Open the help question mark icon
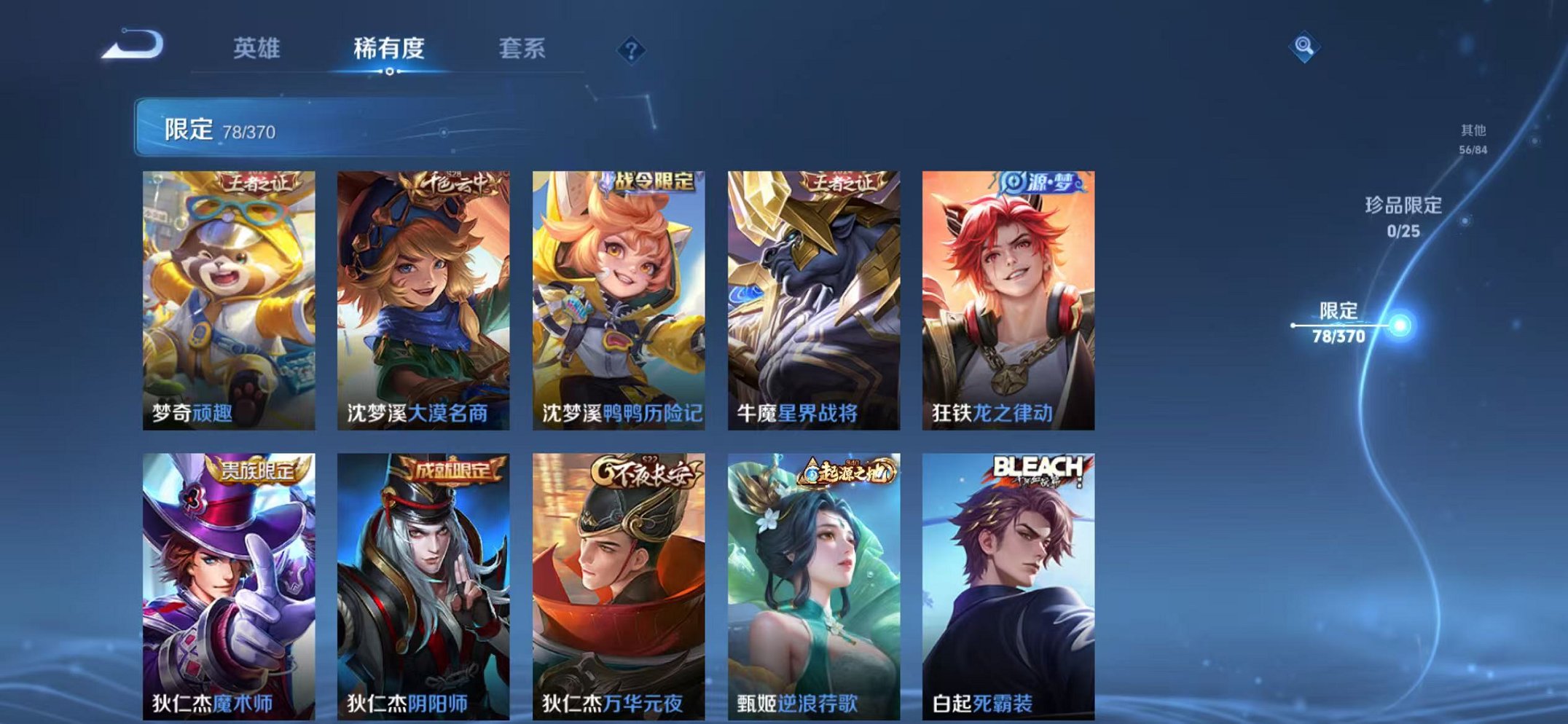 click(x=632, y=49)
